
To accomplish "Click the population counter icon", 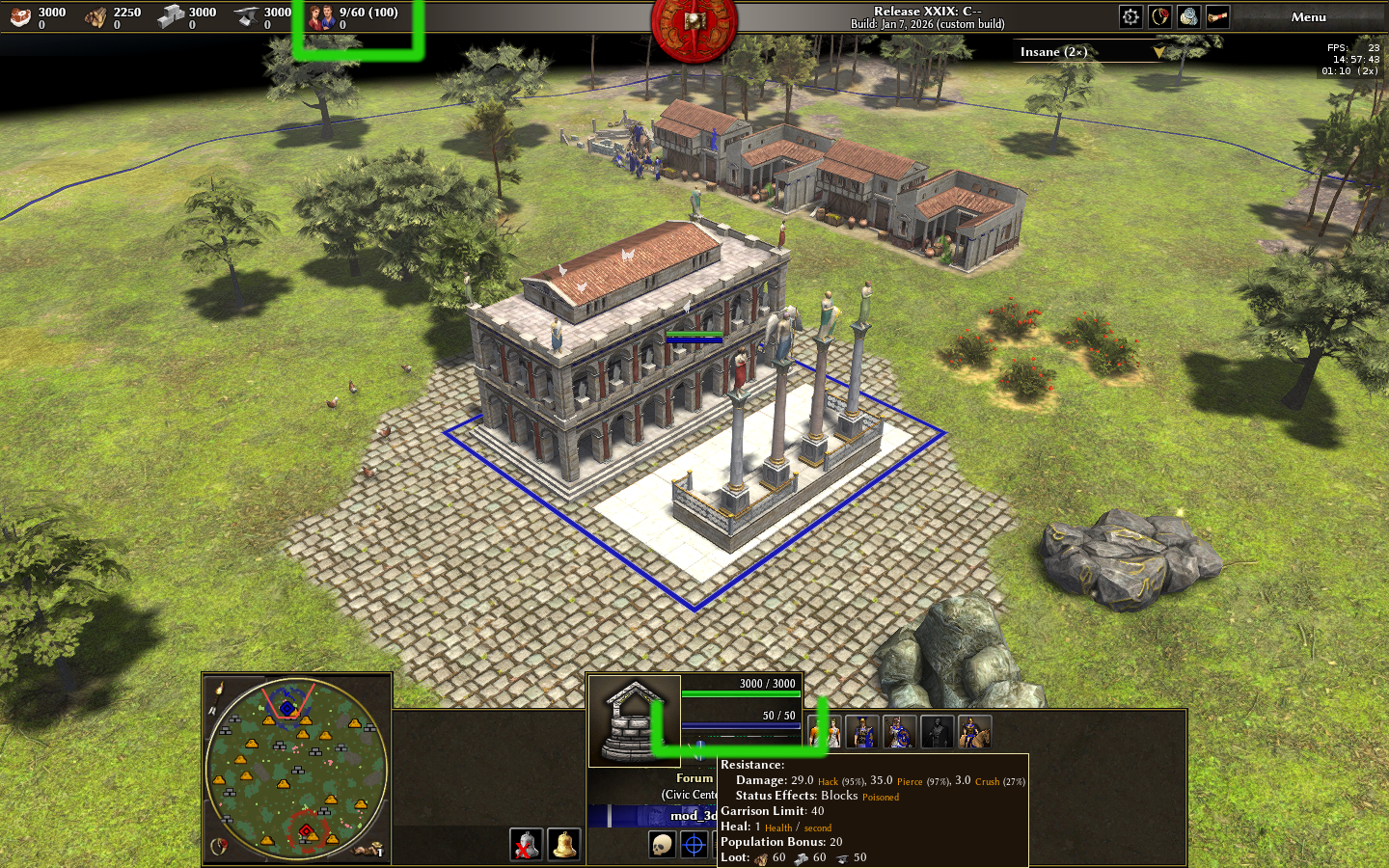I will (x=322, y=16).
